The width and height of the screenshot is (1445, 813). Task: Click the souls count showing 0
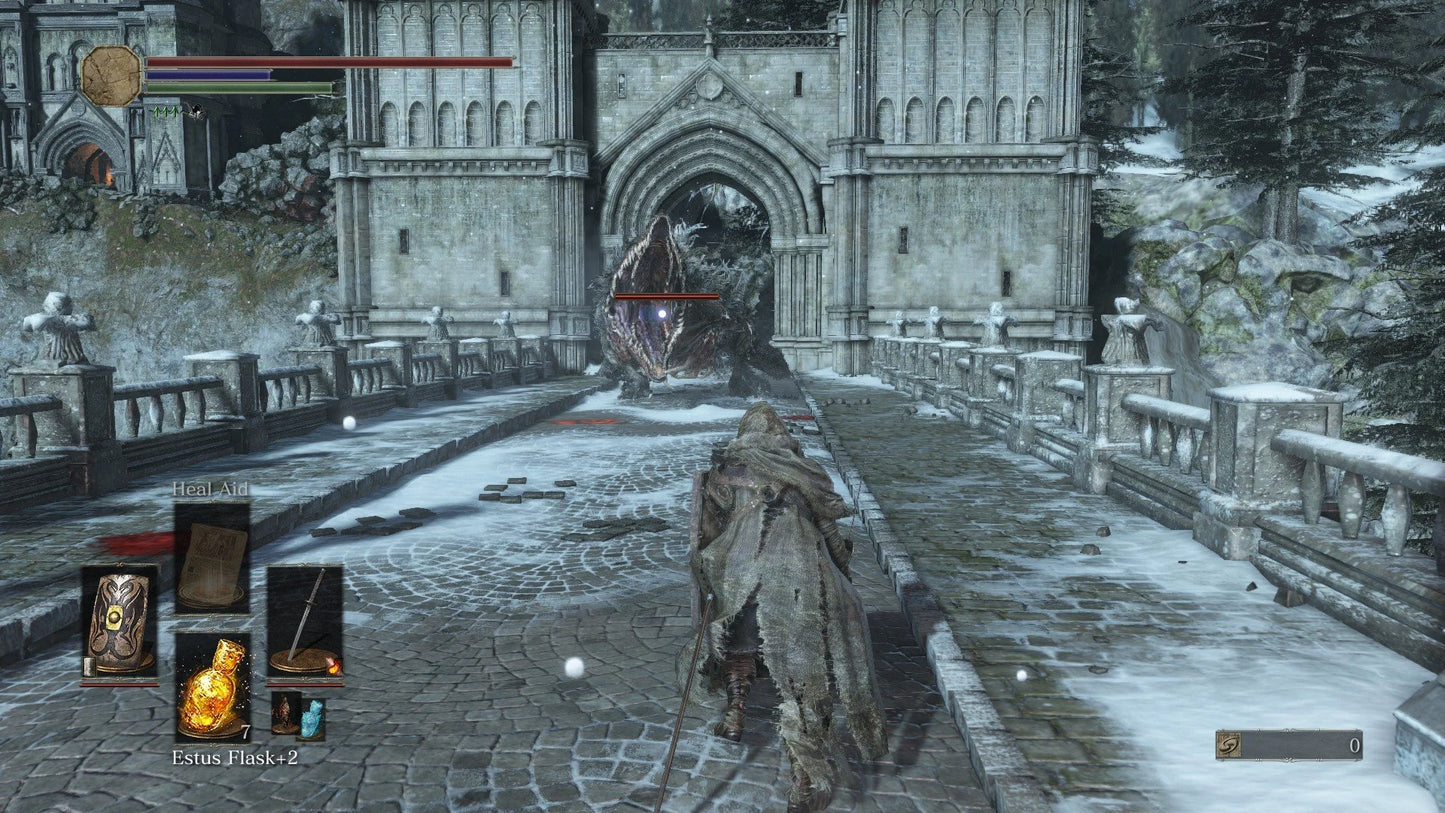point(1354,745)
